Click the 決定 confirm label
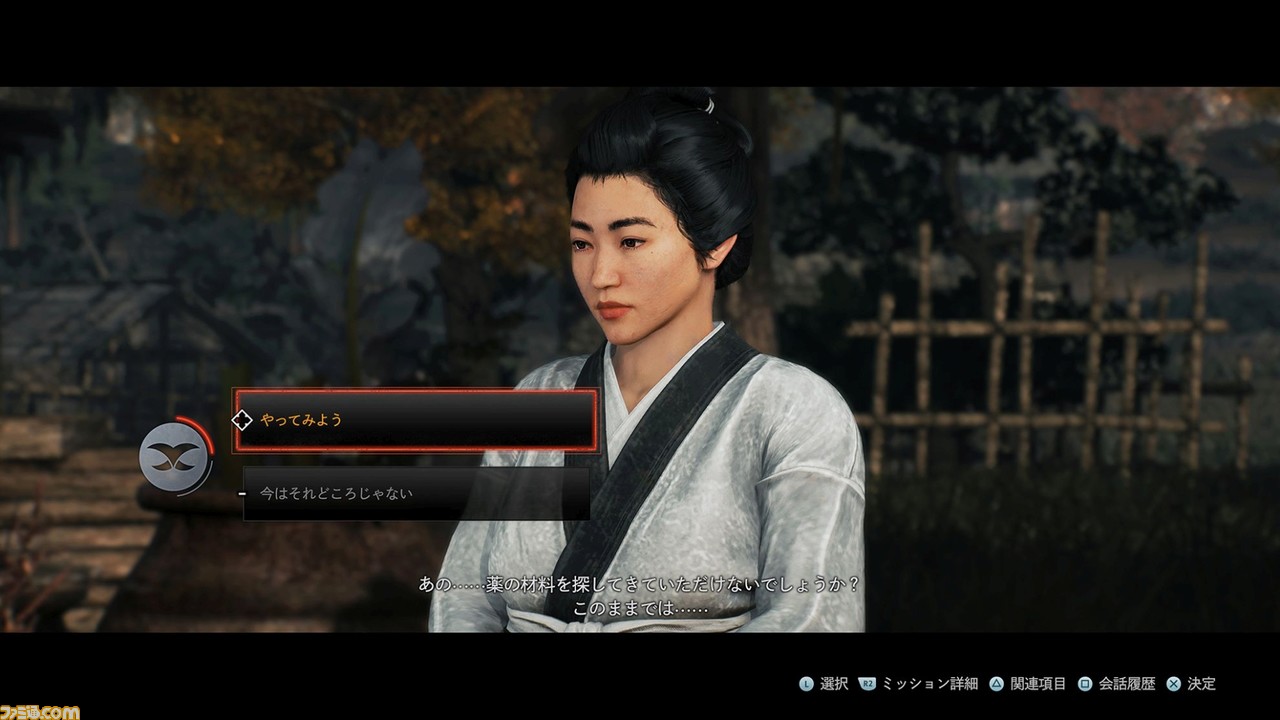 pos(1202,683)
